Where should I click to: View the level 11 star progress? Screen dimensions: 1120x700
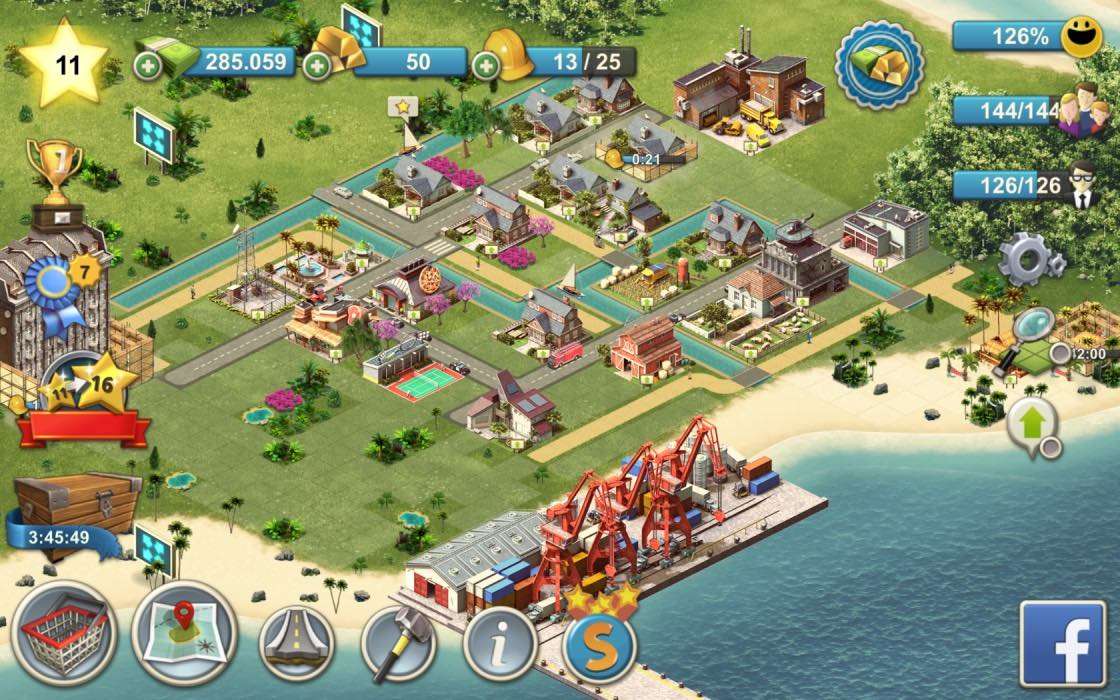[65, 65]
